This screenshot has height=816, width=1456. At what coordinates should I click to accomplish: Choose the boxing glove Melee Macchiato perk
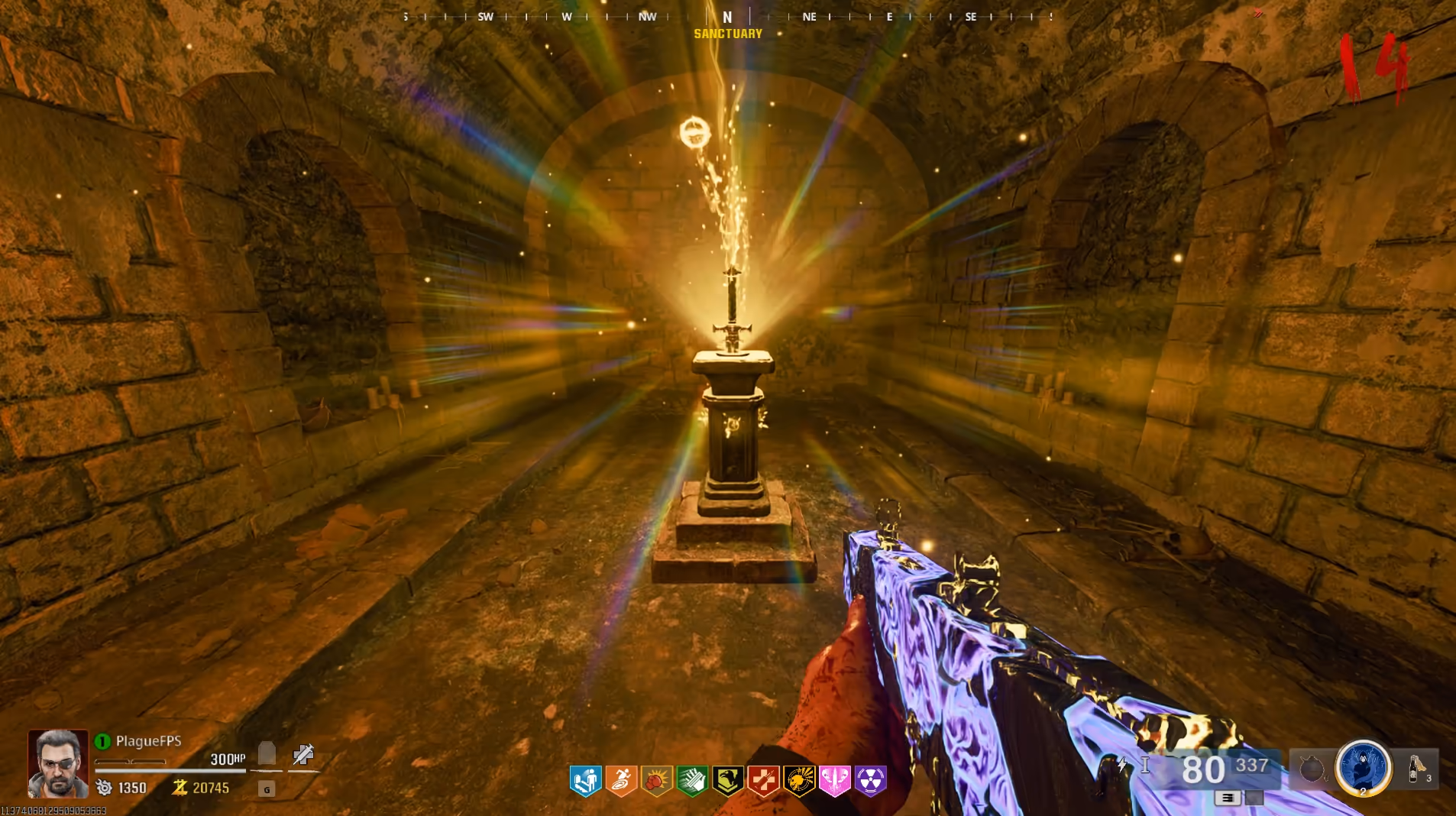(657, 781)
